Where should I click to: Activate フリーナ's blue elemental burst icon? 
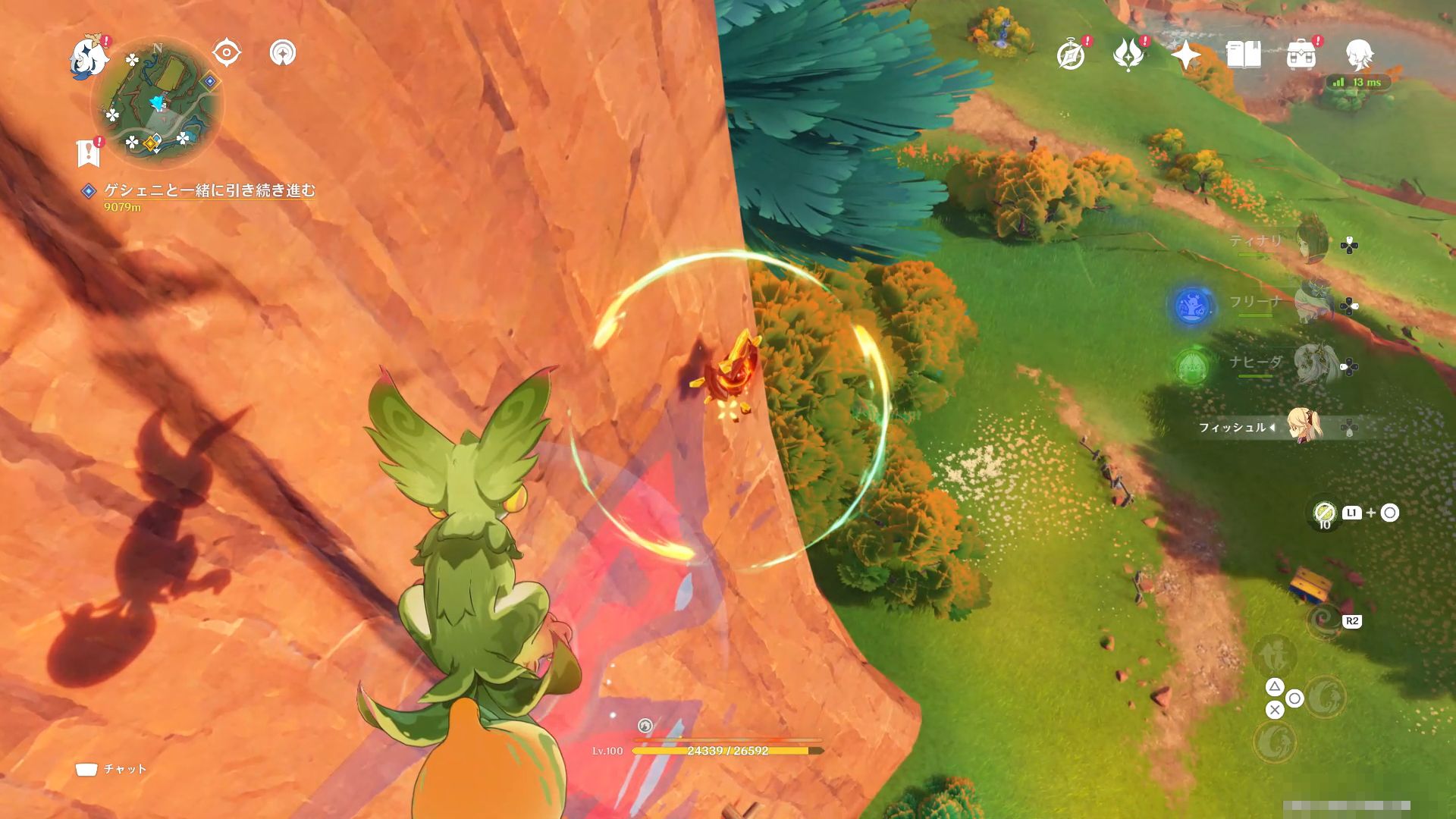tap(1191, 306)
